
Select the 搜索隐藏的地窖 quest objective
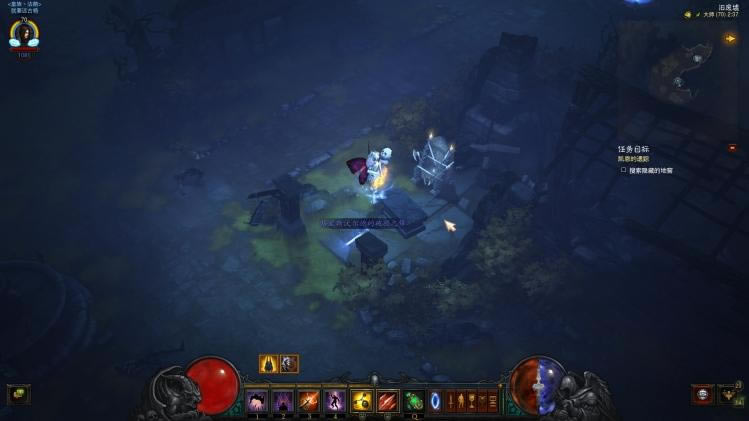point(651,170)
